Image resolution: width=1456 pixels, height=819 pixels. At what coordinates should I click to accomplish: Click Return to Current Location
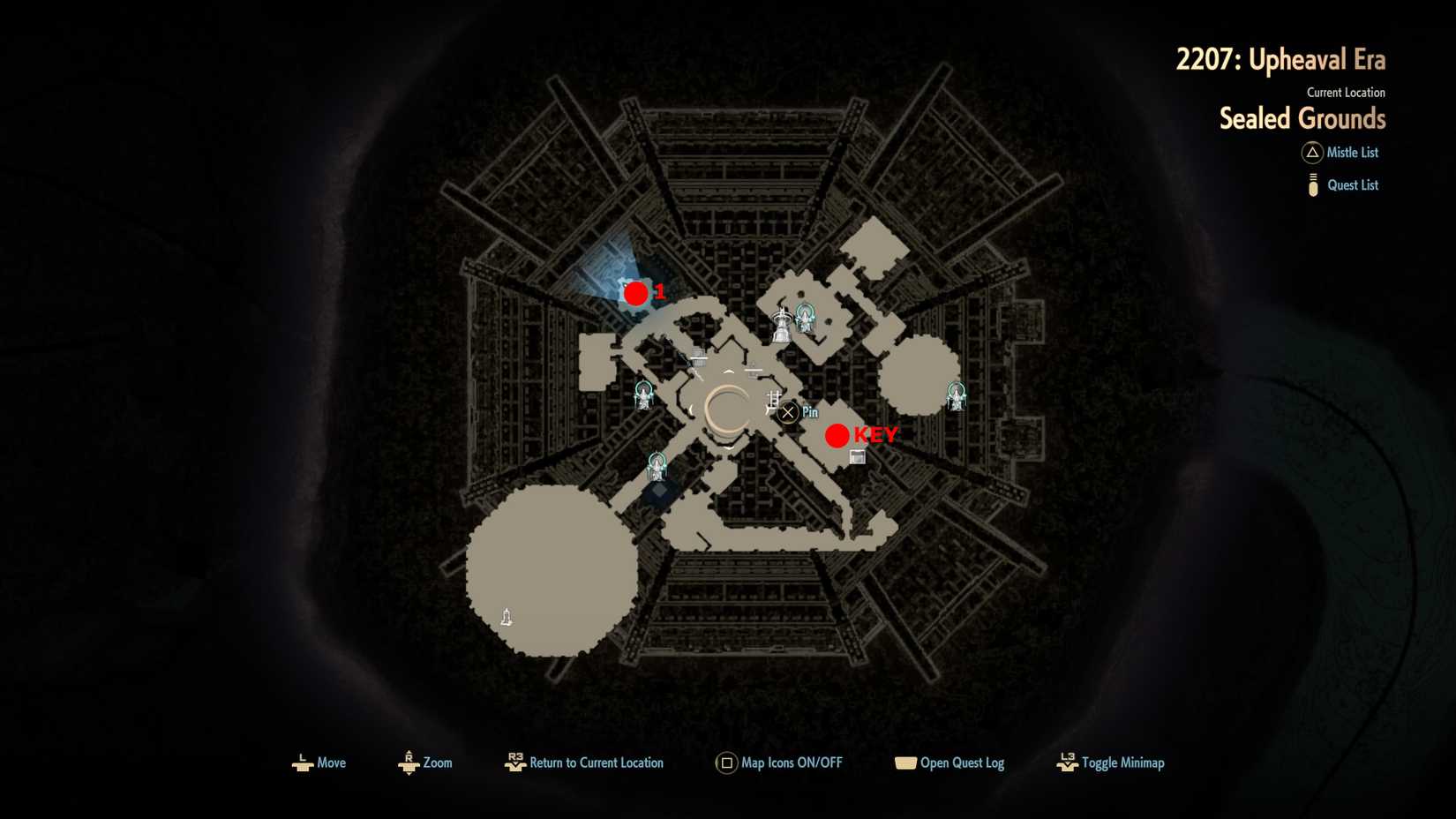tap(516, 763)
